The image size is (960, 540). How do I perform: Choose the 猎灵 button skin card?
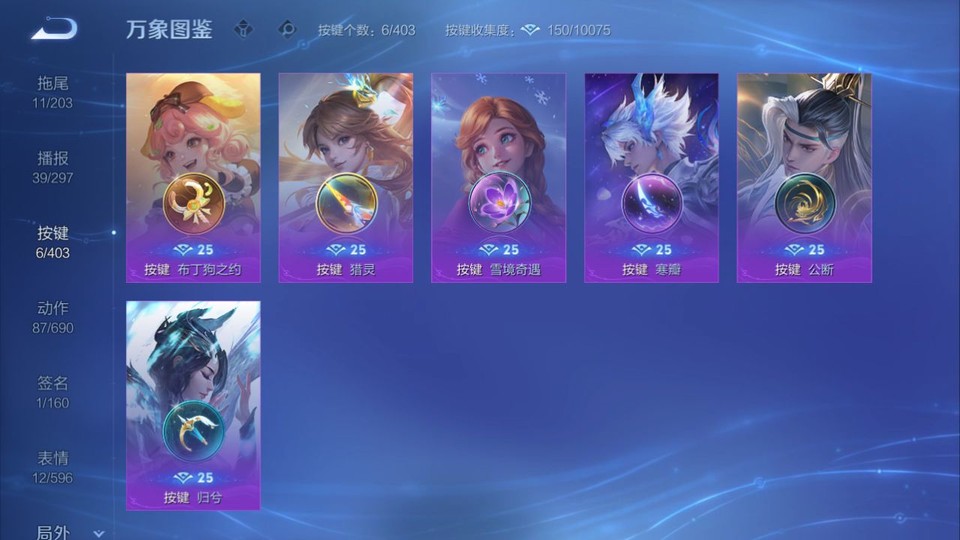point(346,177)
